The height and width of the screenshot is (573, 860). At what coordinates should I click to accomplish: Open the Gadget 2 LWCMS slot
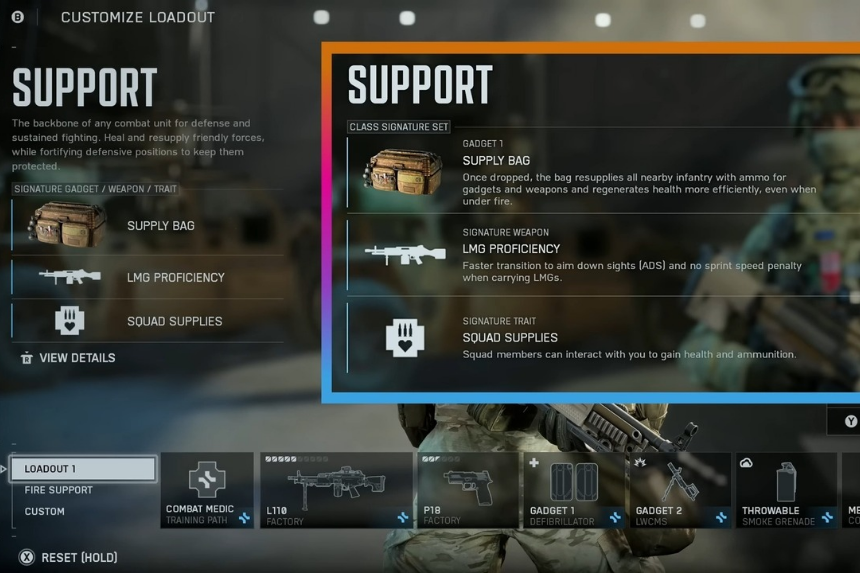679,490
